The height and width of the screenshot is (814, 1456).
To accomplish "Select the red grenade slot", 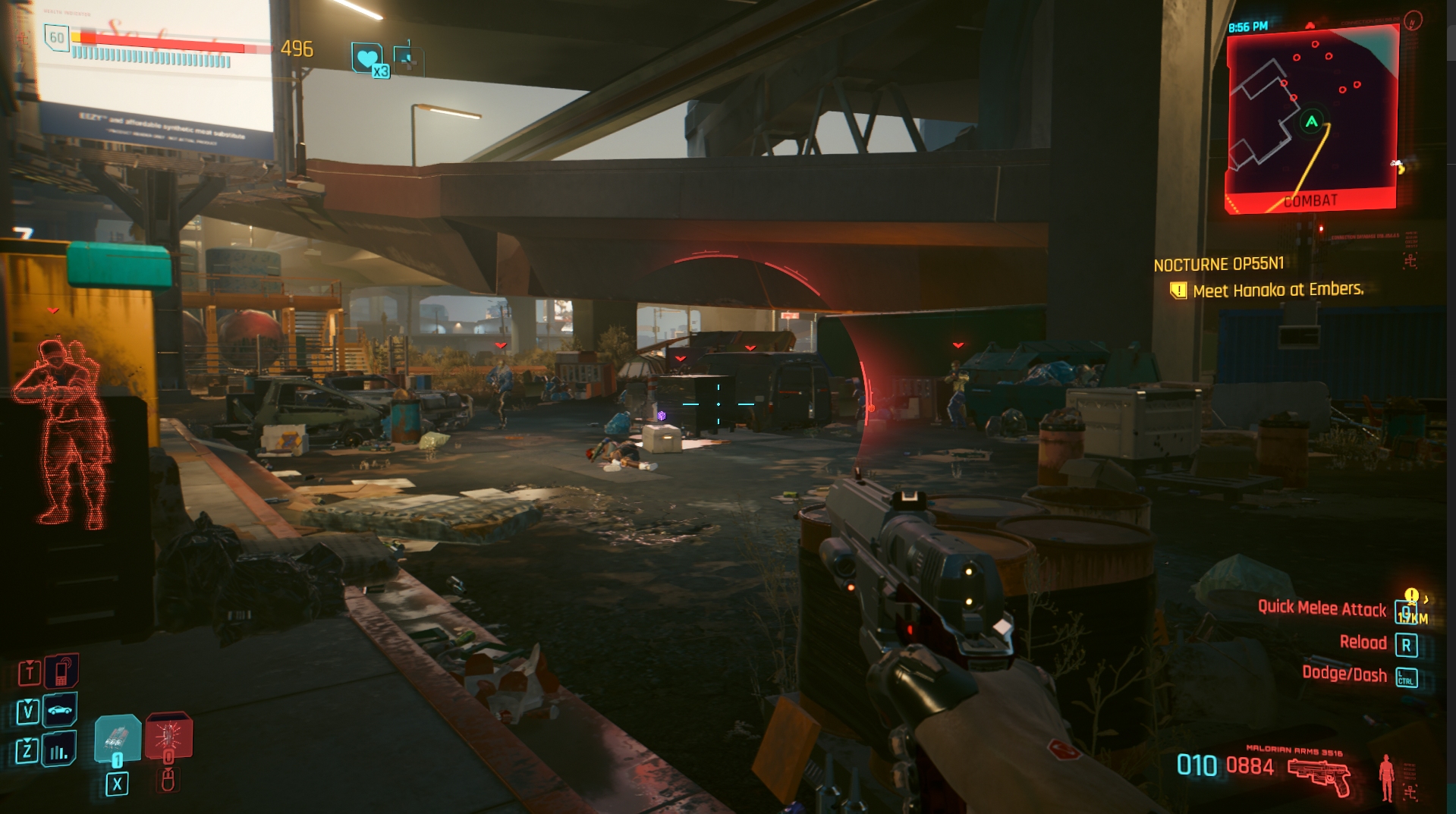I will pyautogui.click(x=168, y=736).
